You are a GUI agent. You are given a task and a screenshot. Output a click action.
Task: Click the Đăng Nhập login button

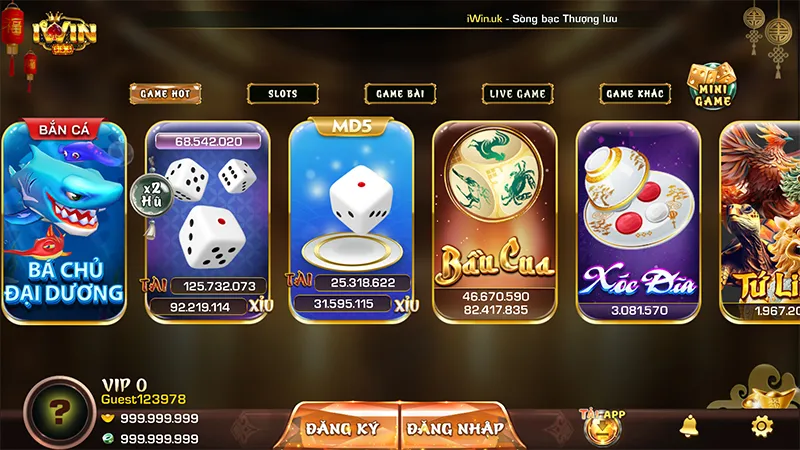click(455, 428)
